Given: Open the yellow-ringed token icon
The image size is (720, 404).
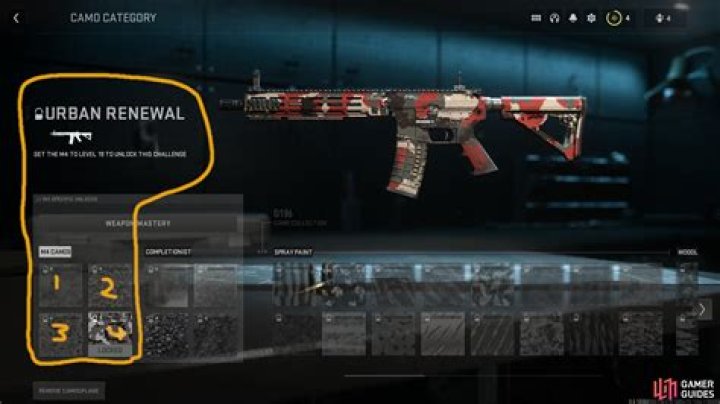Looking at the screenshot, I should (x=614, y=17).
